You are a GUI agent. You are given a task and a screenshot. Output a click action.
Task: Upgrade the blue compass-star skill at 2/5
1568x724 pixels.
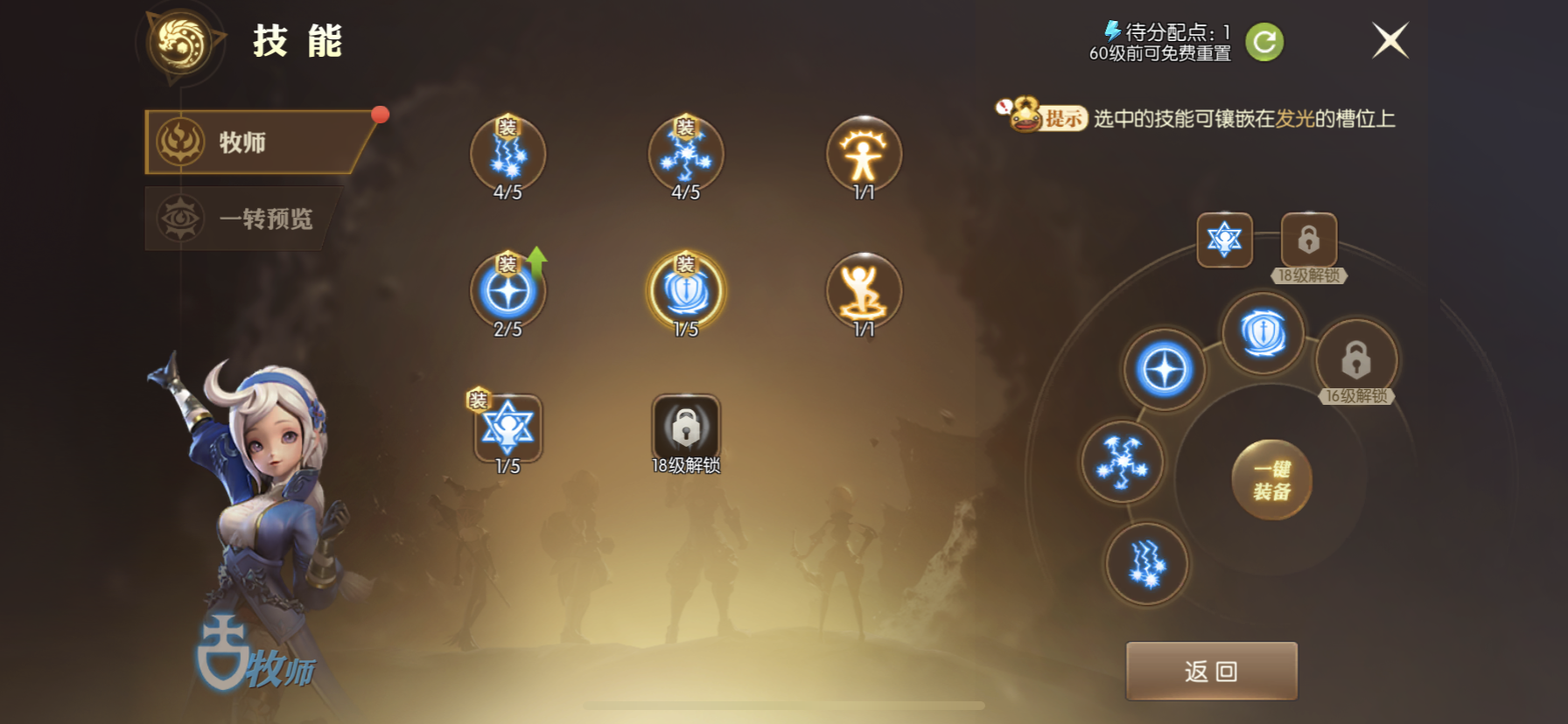(x=507, y=292)
